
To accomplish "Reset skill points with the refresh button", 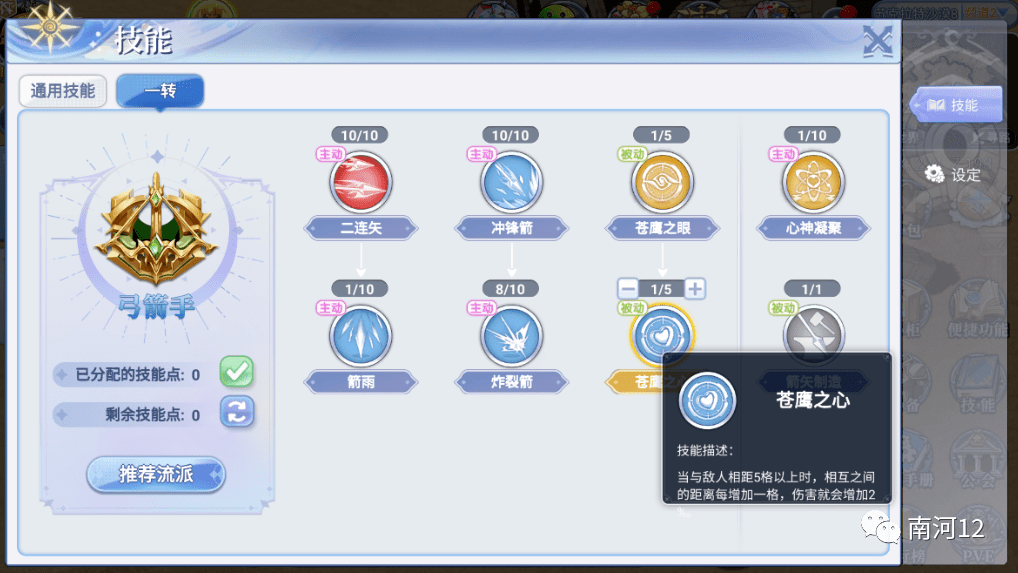I will pos(237,411).
